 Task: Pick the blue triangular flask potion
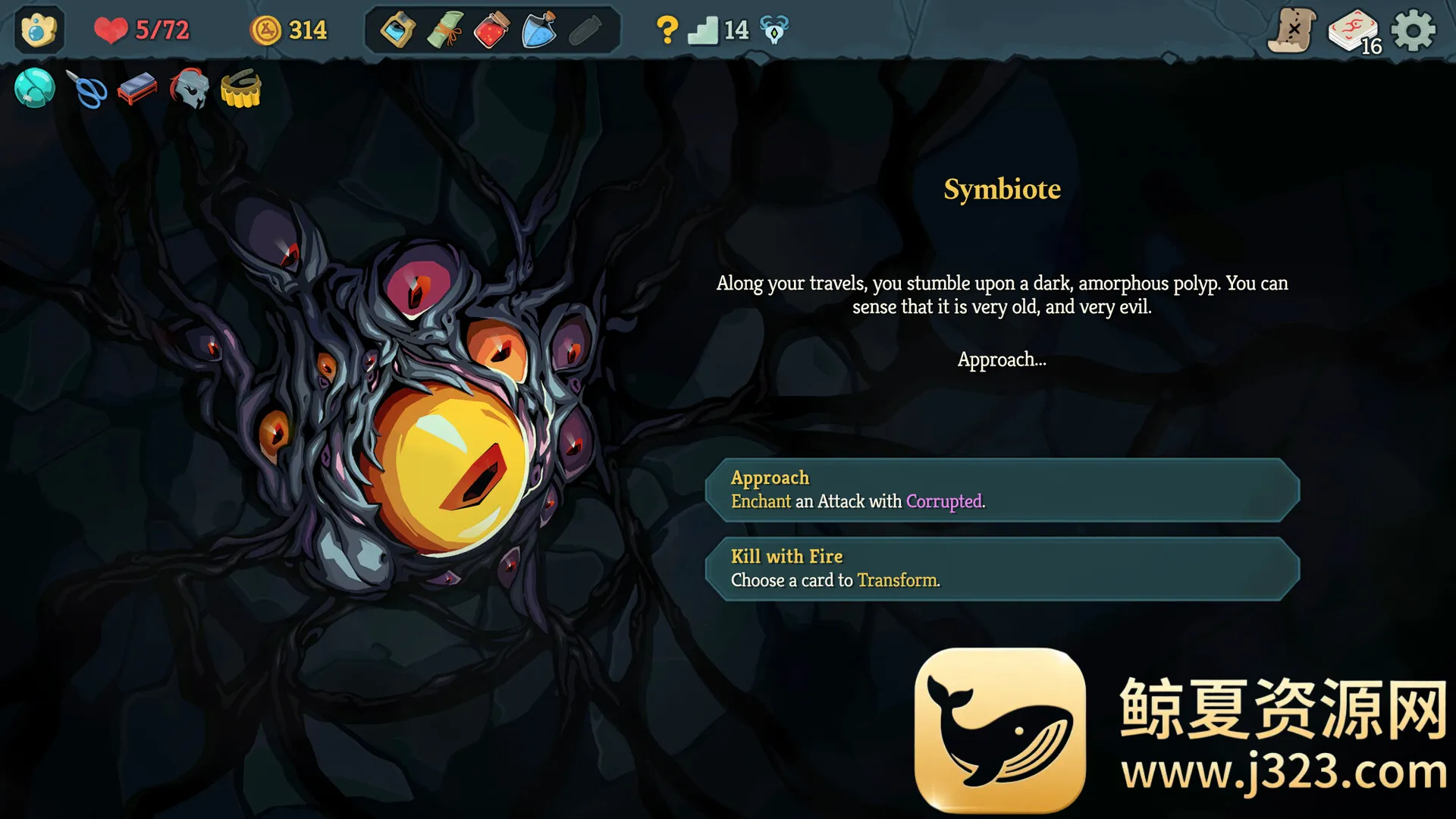pyautogui.click(x=539, y=31)
